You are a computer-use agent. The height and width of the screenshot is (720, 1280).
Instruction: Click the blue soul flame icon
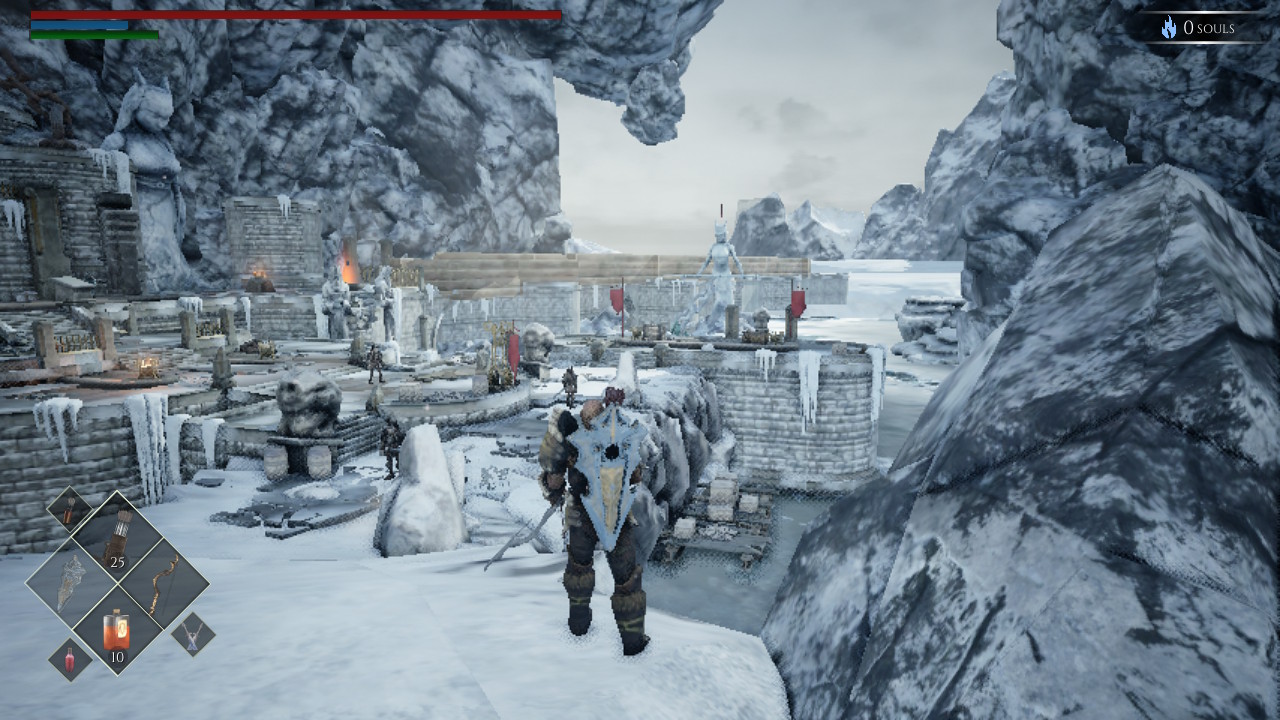pos(1169,27)
